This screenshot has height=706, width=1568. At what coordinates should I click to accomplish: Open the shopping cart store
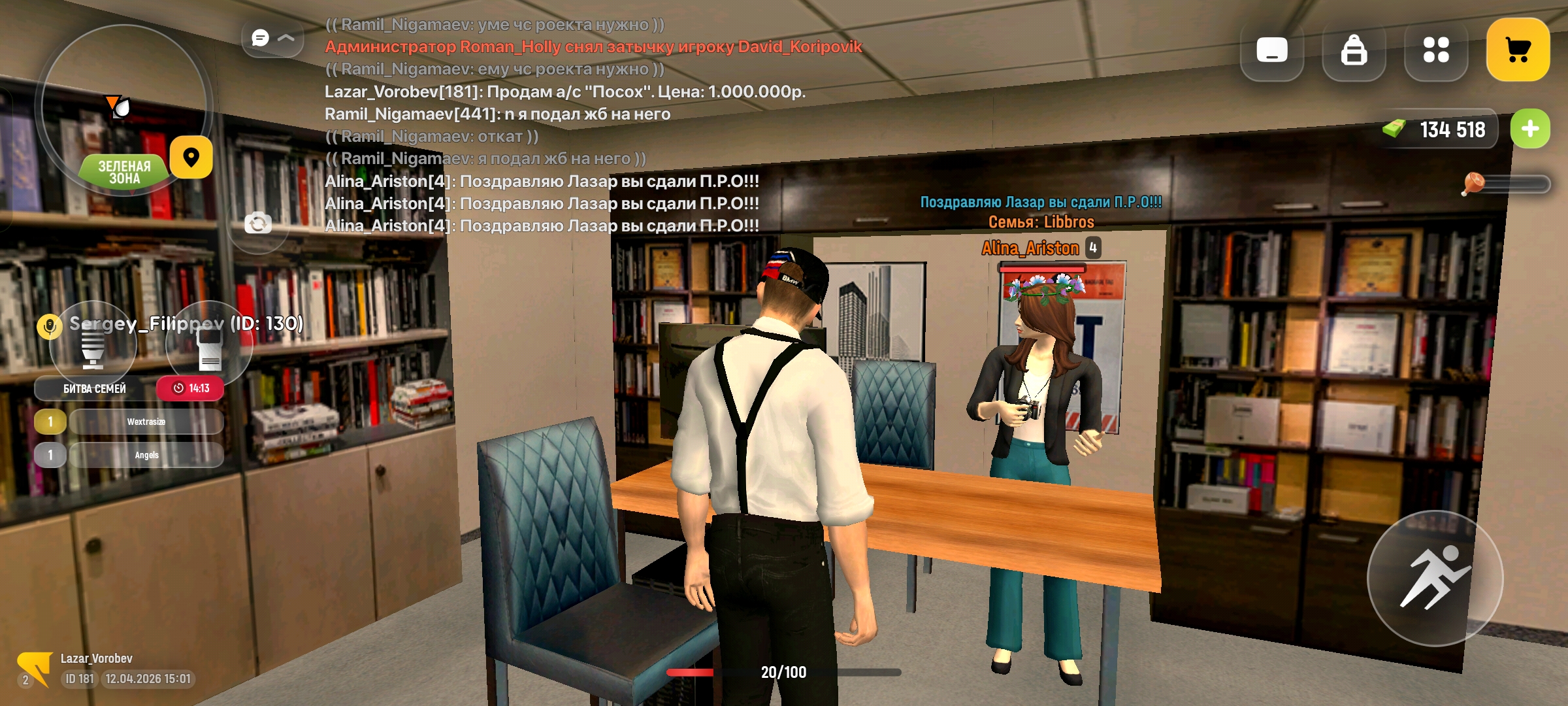click(x=1518, y=50)
